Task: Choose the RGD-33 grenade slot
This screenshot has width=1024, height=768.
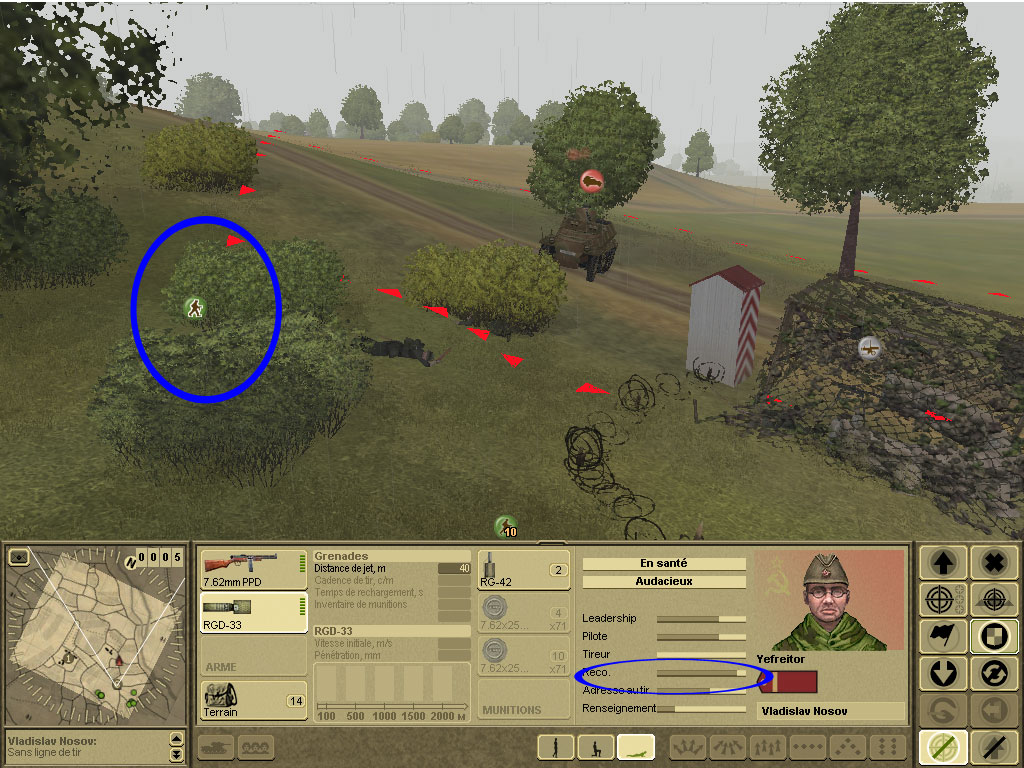Action: tap(253, 612)
